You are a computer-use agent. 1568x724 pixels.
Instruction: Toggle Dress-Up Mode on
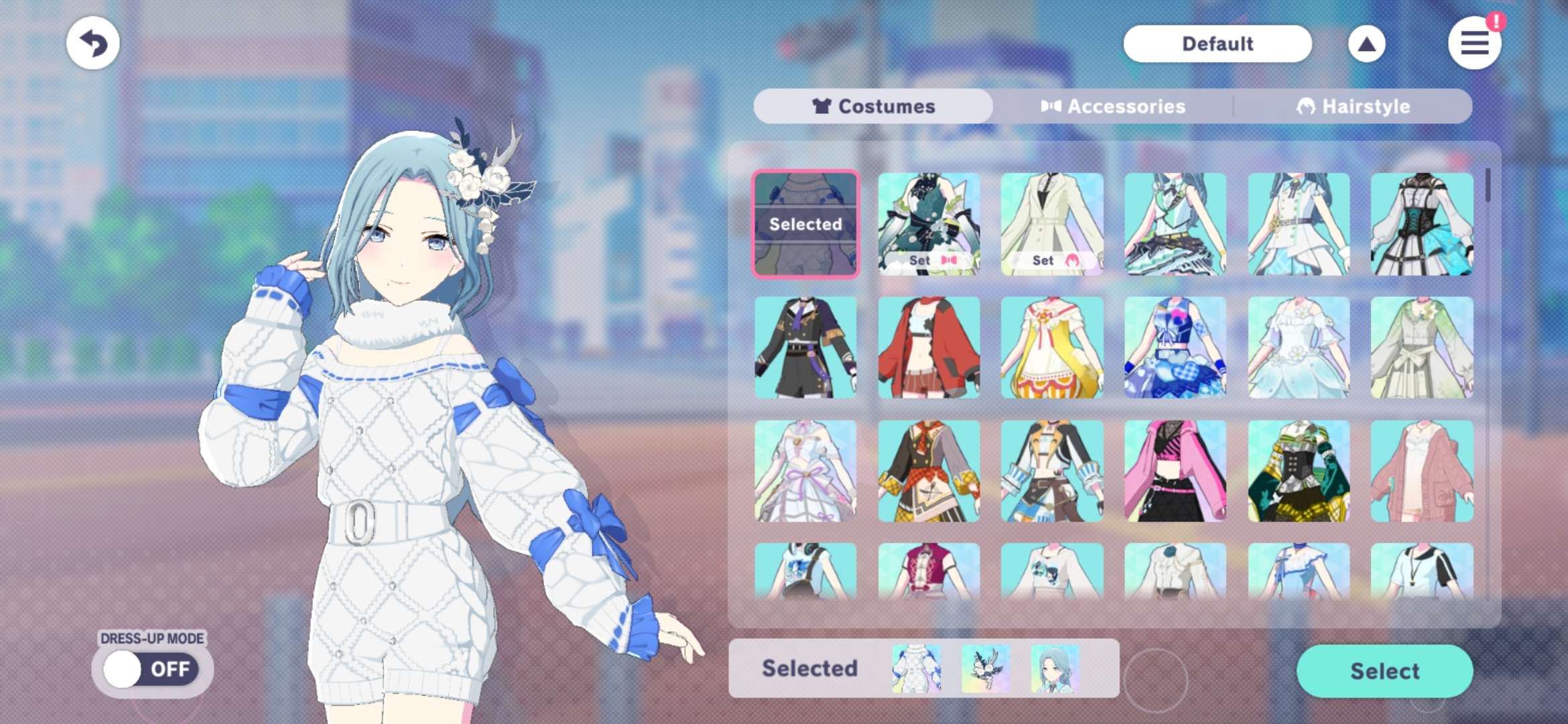point(151,669)
